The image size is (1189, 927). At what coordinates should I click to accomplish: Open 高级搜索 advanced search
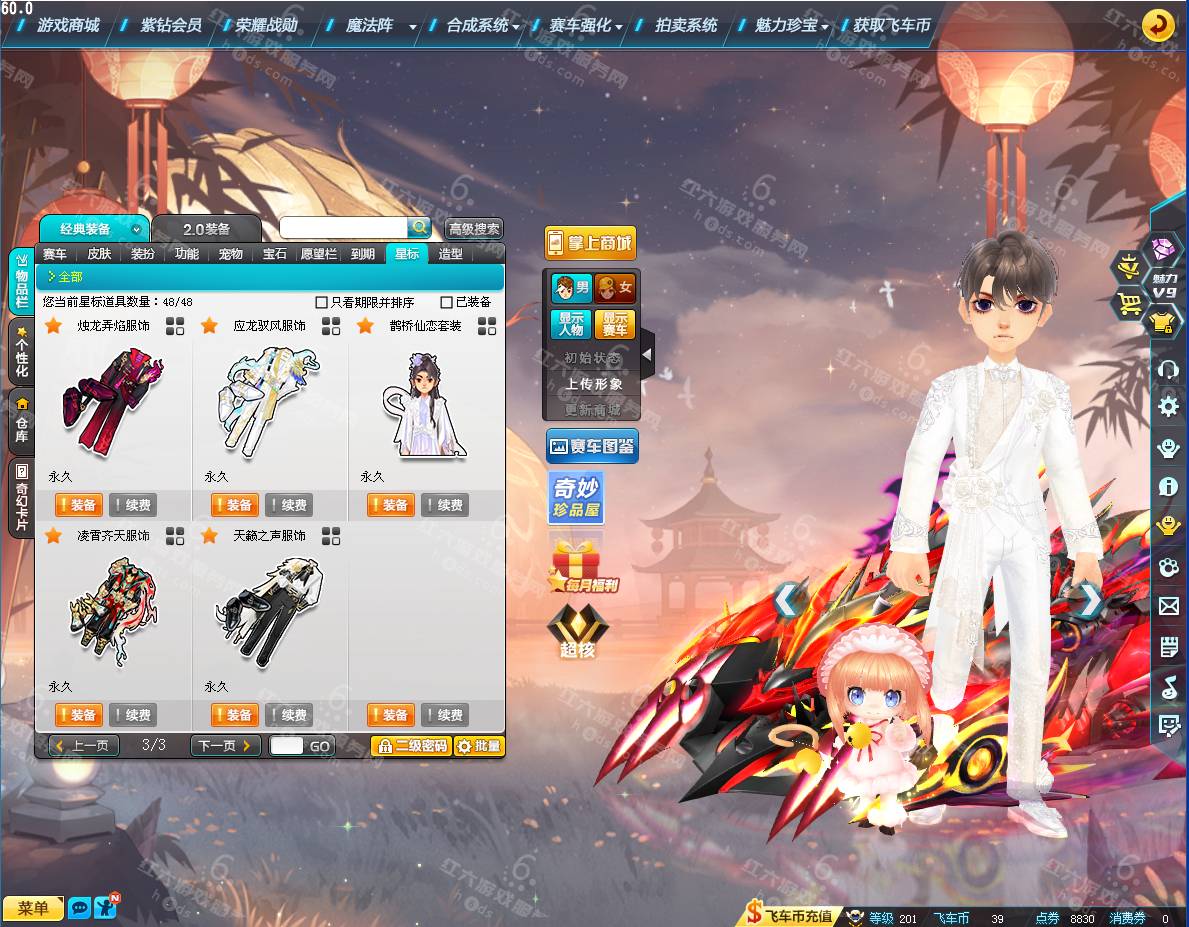pos(474,229)
